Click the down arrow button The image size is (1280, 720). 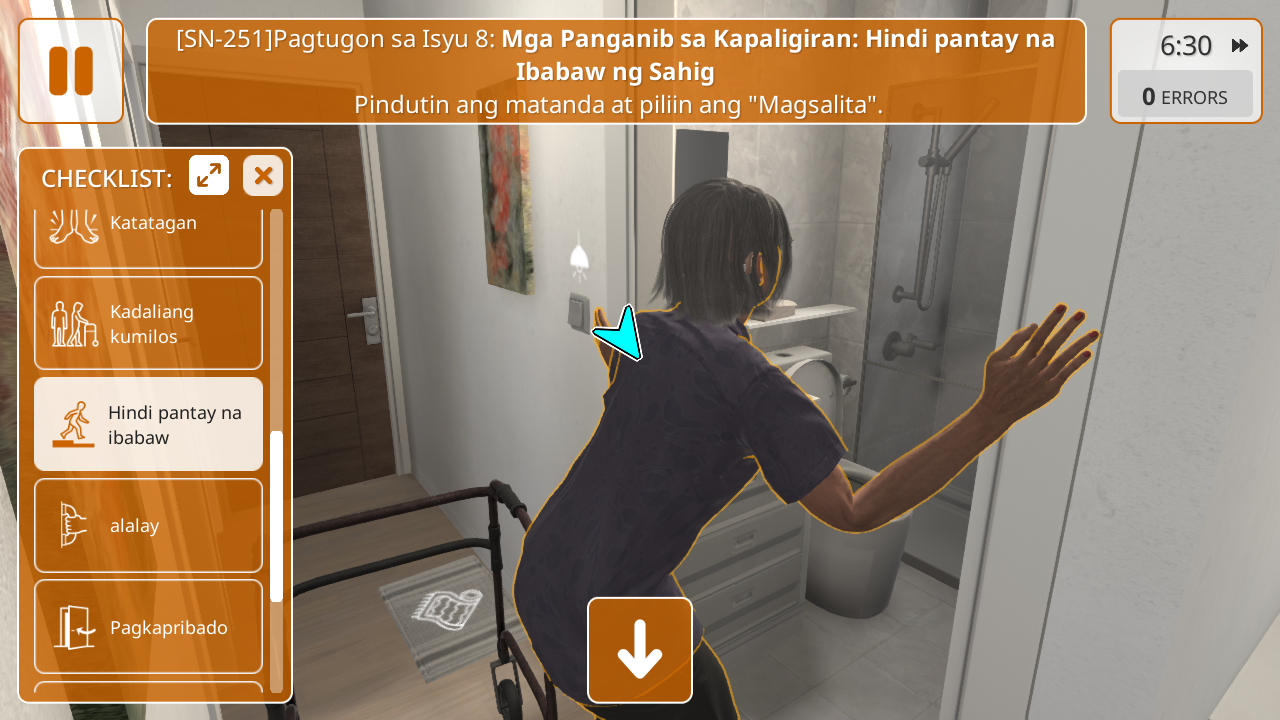(640, 650)
